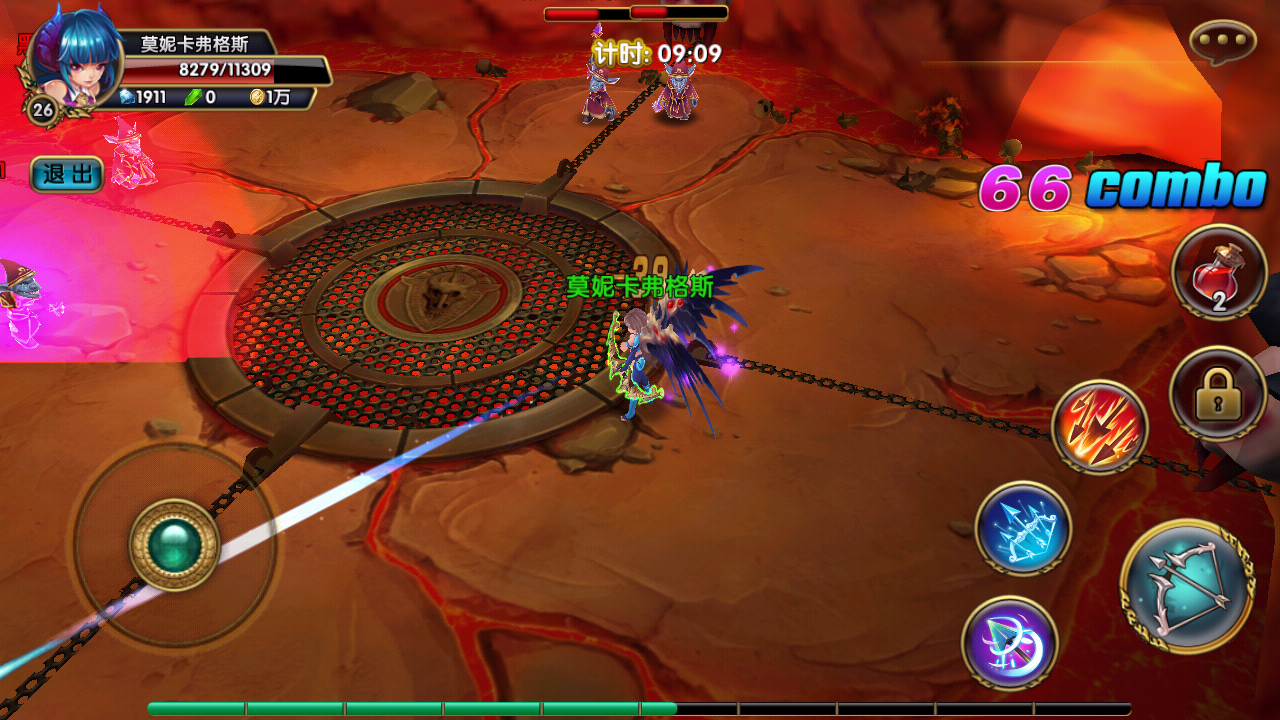Tap the locked skill slot

click(1218, 395)
